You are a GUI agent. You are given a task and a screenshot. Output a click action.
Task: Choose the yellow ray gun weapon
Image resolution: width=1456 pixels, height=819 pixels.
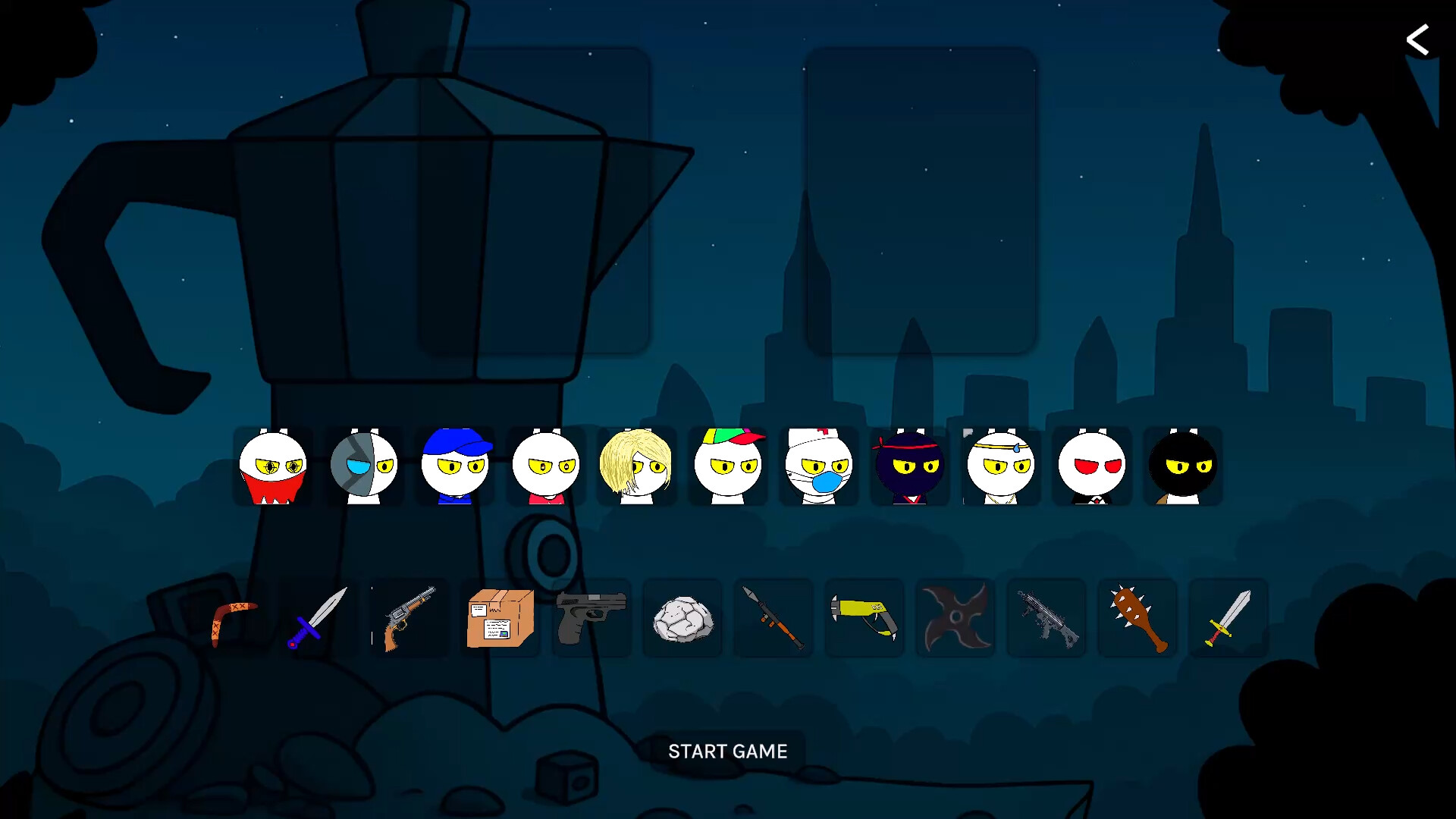[864, 618]
